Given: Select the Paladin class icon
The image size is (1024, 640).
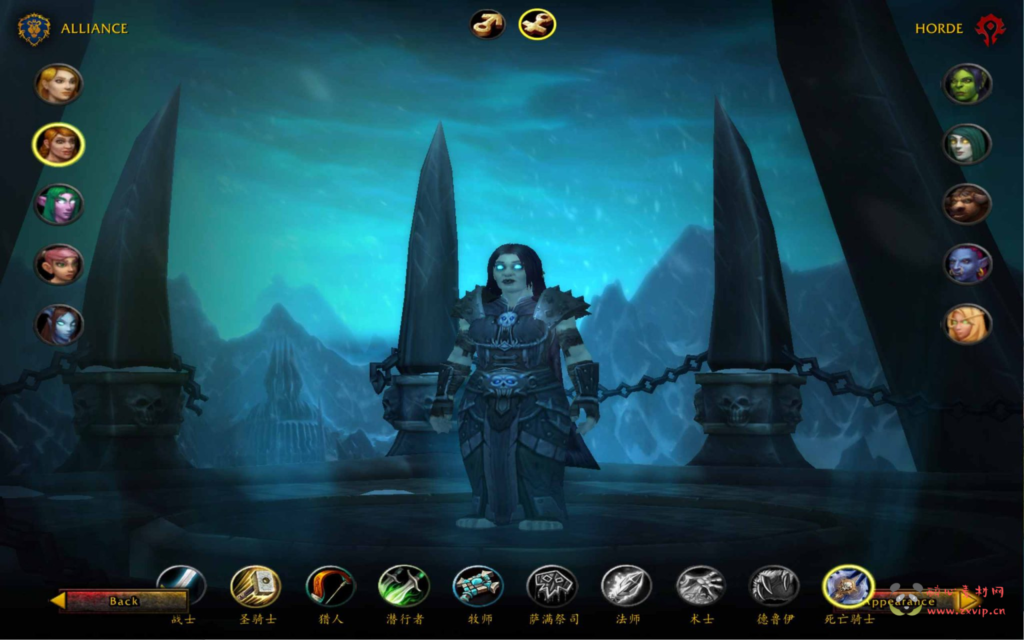Looking at the screenshot, I should tap(256, 586).
